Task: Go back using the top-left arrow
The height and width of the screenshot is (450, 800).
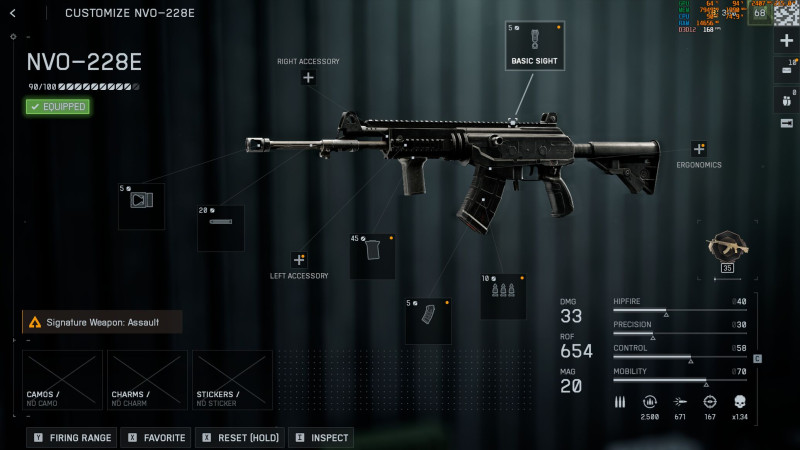Action: coord(13,13)
